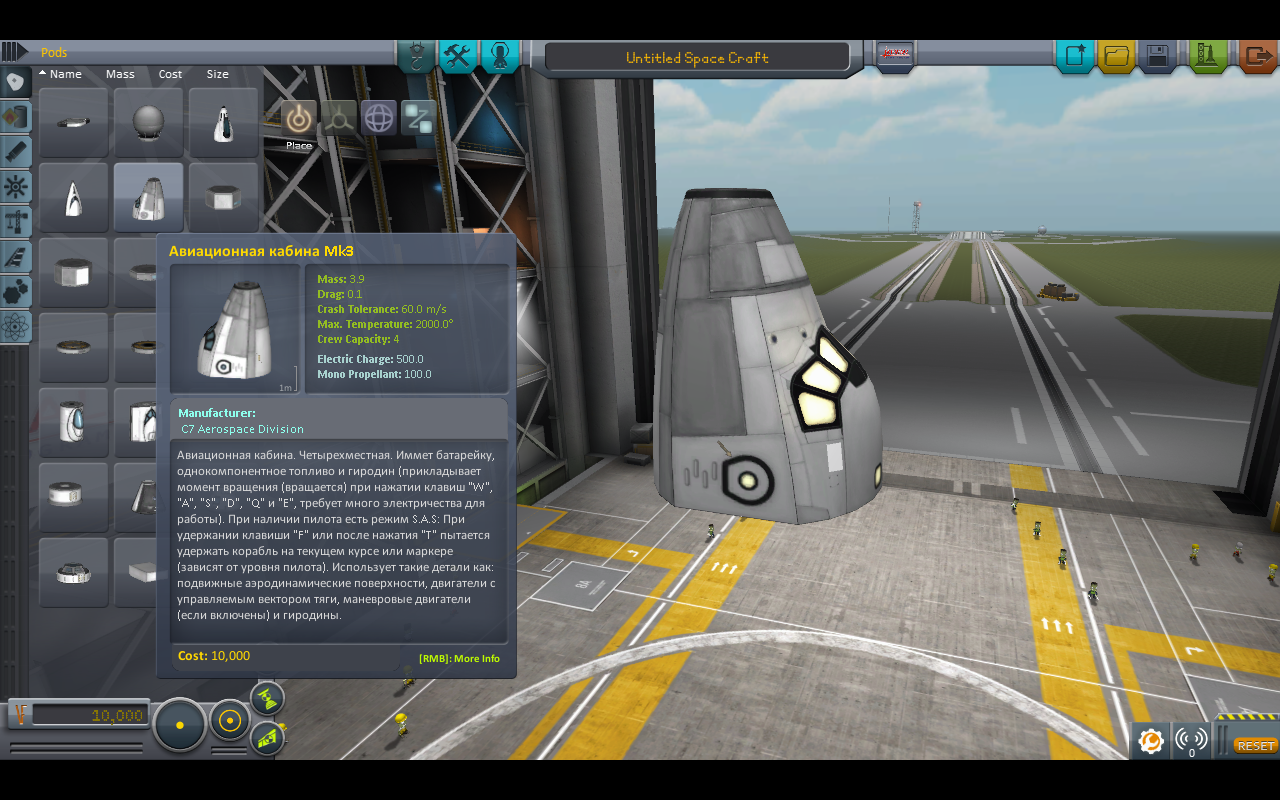Save the craft using the floppy disk icon
This screenshot has width=1280, height=800.
click(x=1158, y=57)
